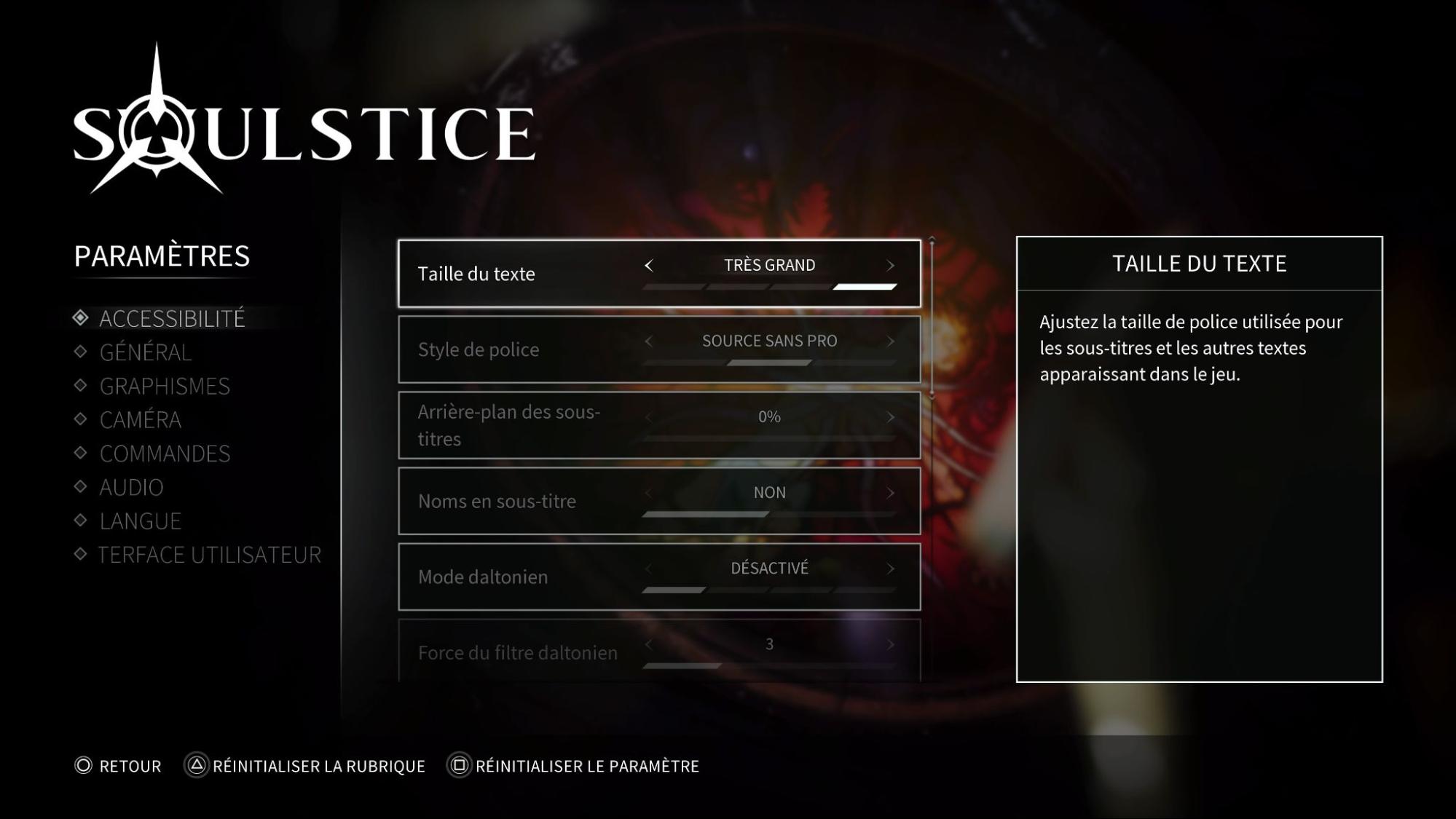Click next arrow for Style de police
The width and height of the screenshot is (1456, 819).
[x=890, y=341]
